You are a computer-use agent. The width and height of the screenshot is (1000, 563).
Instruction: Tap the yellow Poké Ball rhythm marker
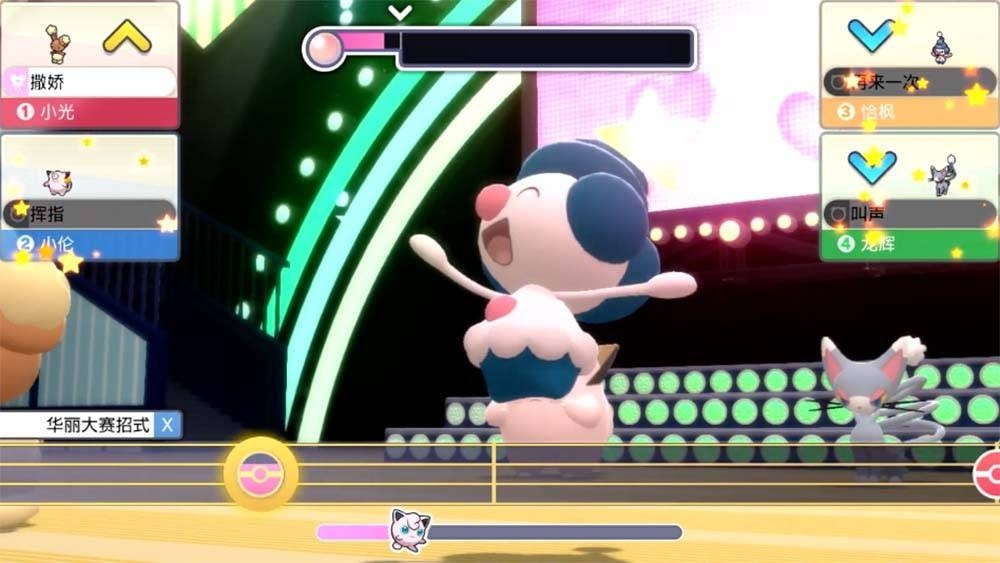coord(260,472)
